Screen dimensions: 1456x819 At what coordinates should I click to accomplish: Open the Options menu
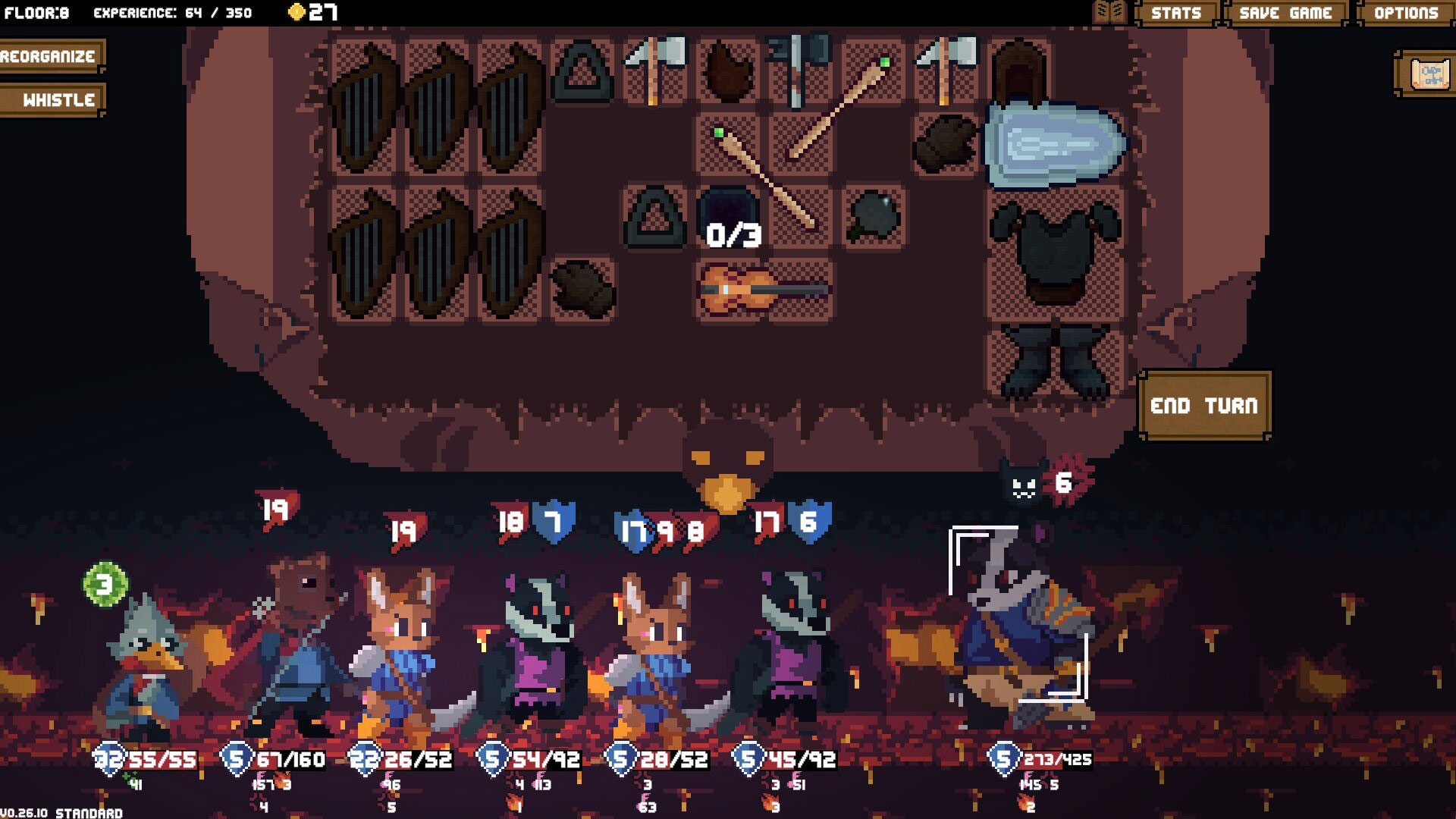click(1405, 13)
